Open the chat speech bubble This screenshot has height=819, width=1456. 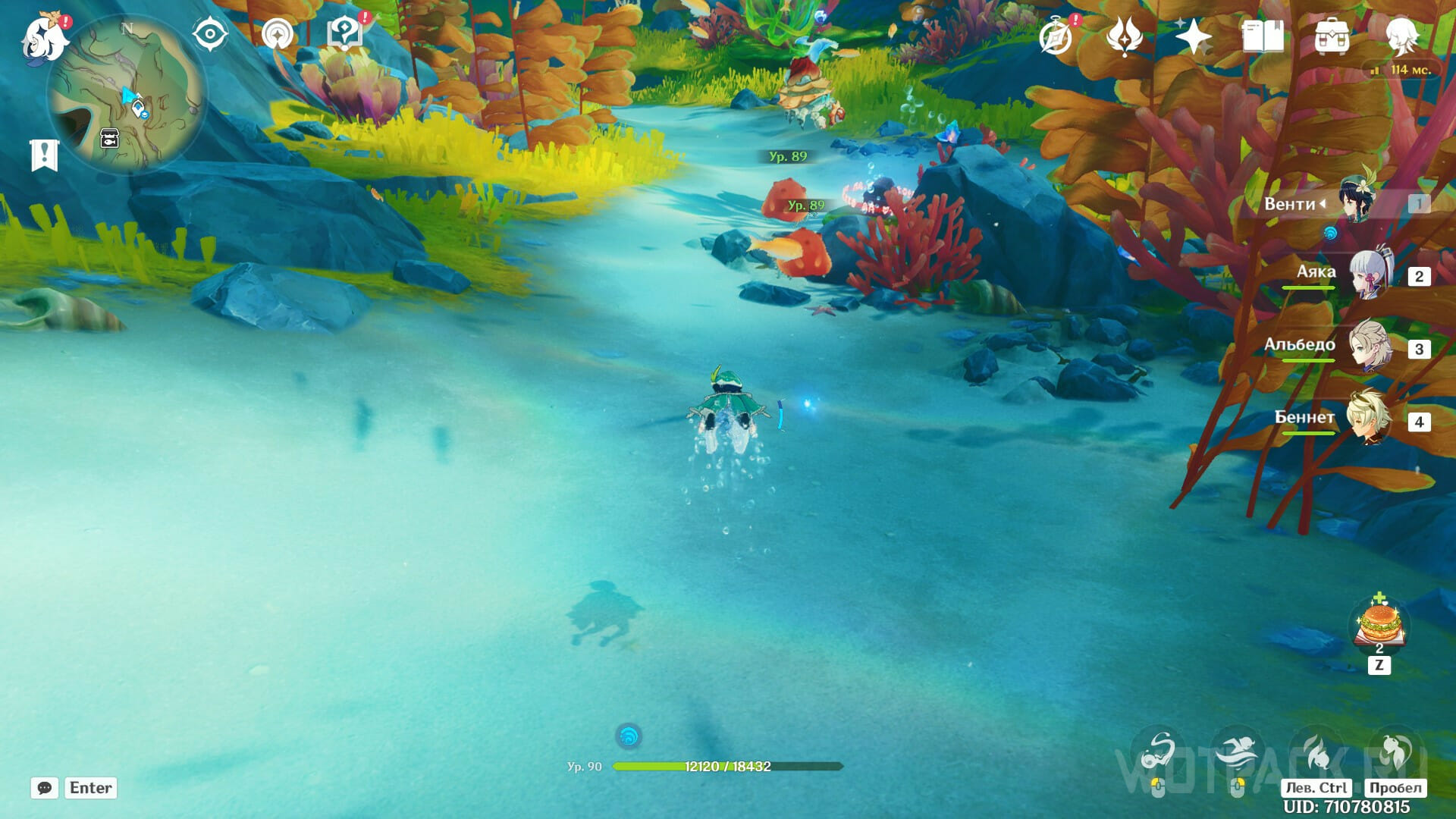tap(45, 788)
